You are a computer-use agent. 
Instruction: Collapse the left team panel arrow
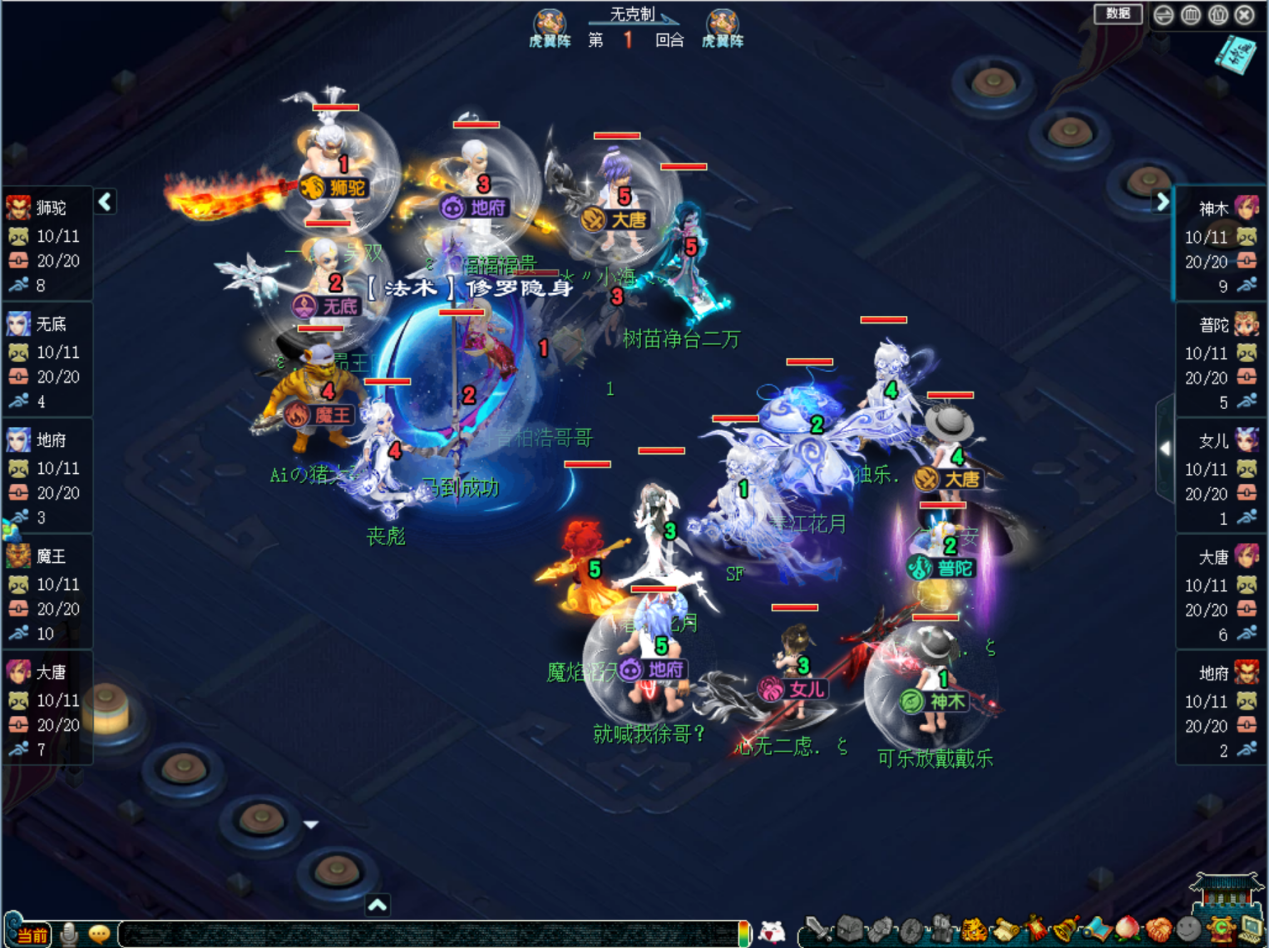pos(105,202)
